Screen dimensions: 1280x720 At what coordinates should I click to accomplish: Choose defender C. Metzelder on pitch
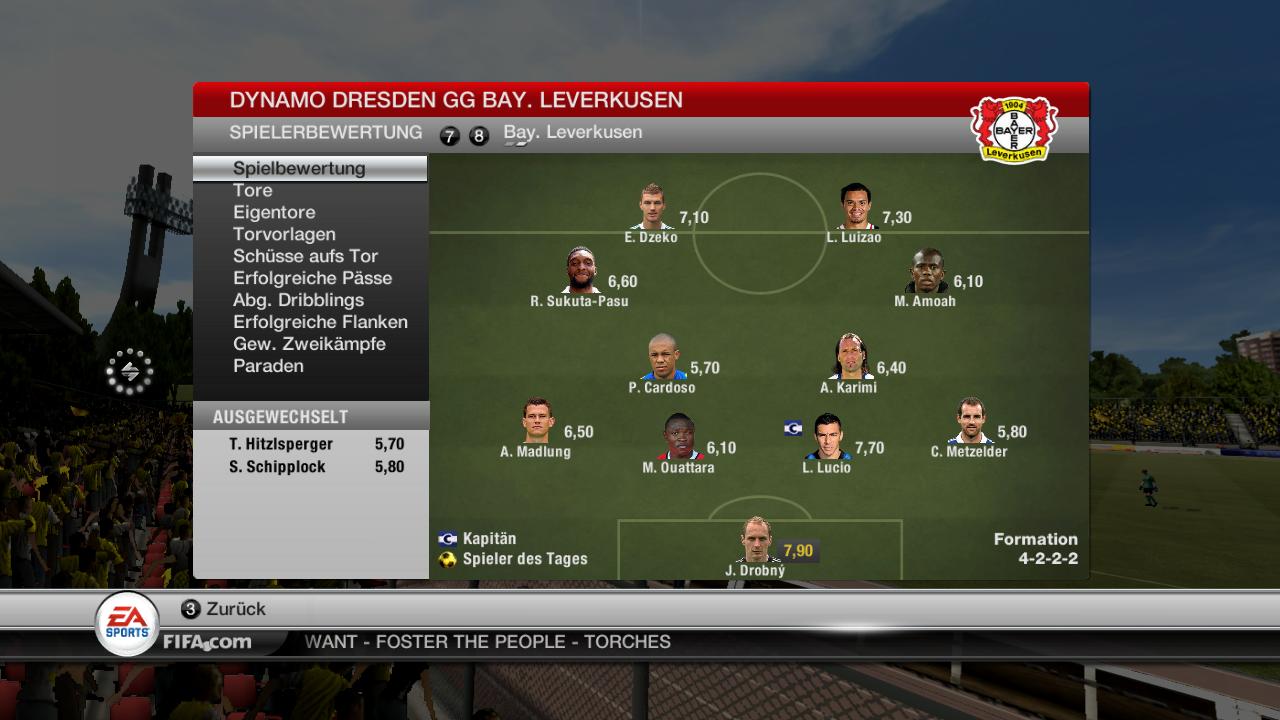pyautogui.click(x=968, y=421)
